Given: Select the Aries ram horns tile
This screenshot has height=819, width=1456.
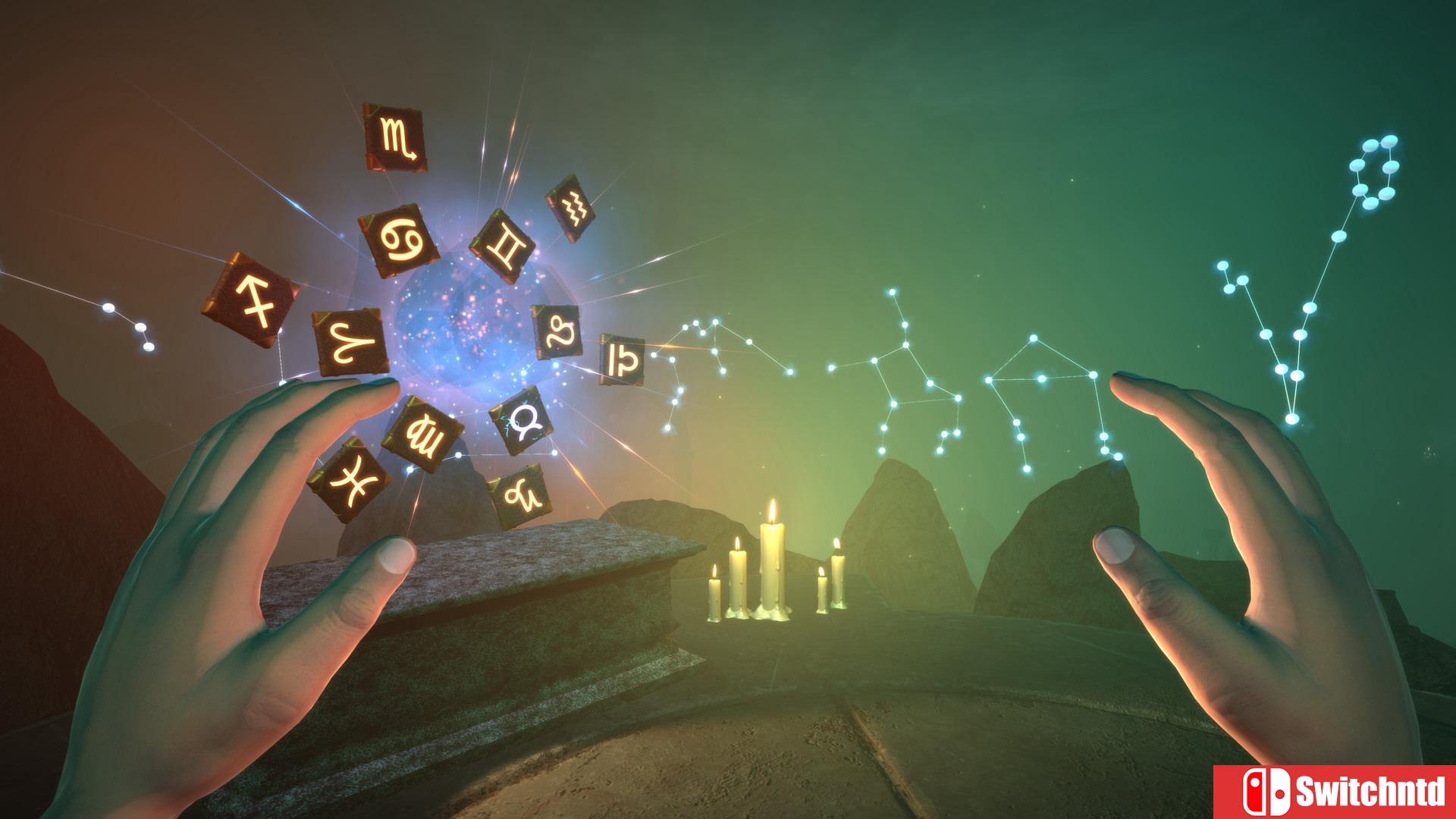Looking at the screenshot, I should point(352,344).
